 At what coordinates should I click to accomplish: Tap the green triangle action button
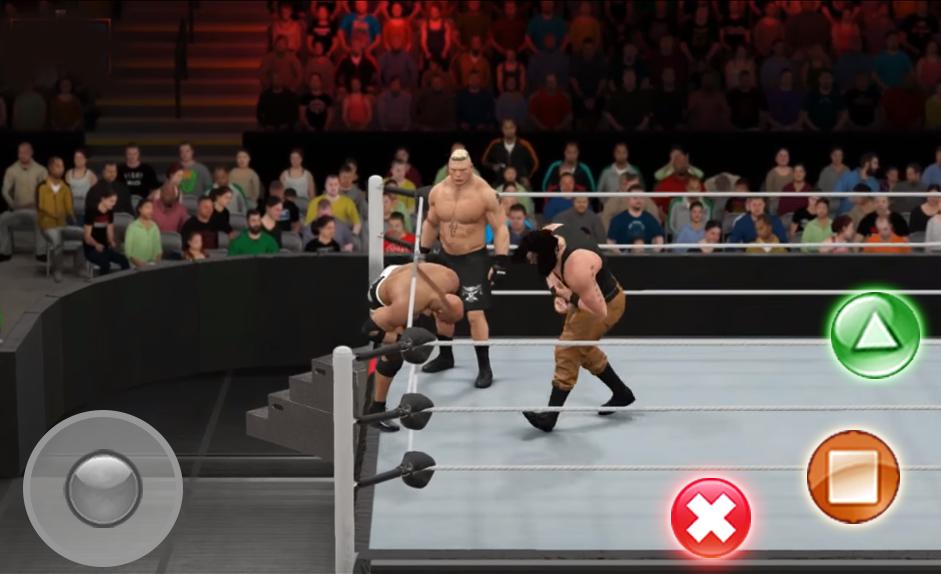click(875, 334)
